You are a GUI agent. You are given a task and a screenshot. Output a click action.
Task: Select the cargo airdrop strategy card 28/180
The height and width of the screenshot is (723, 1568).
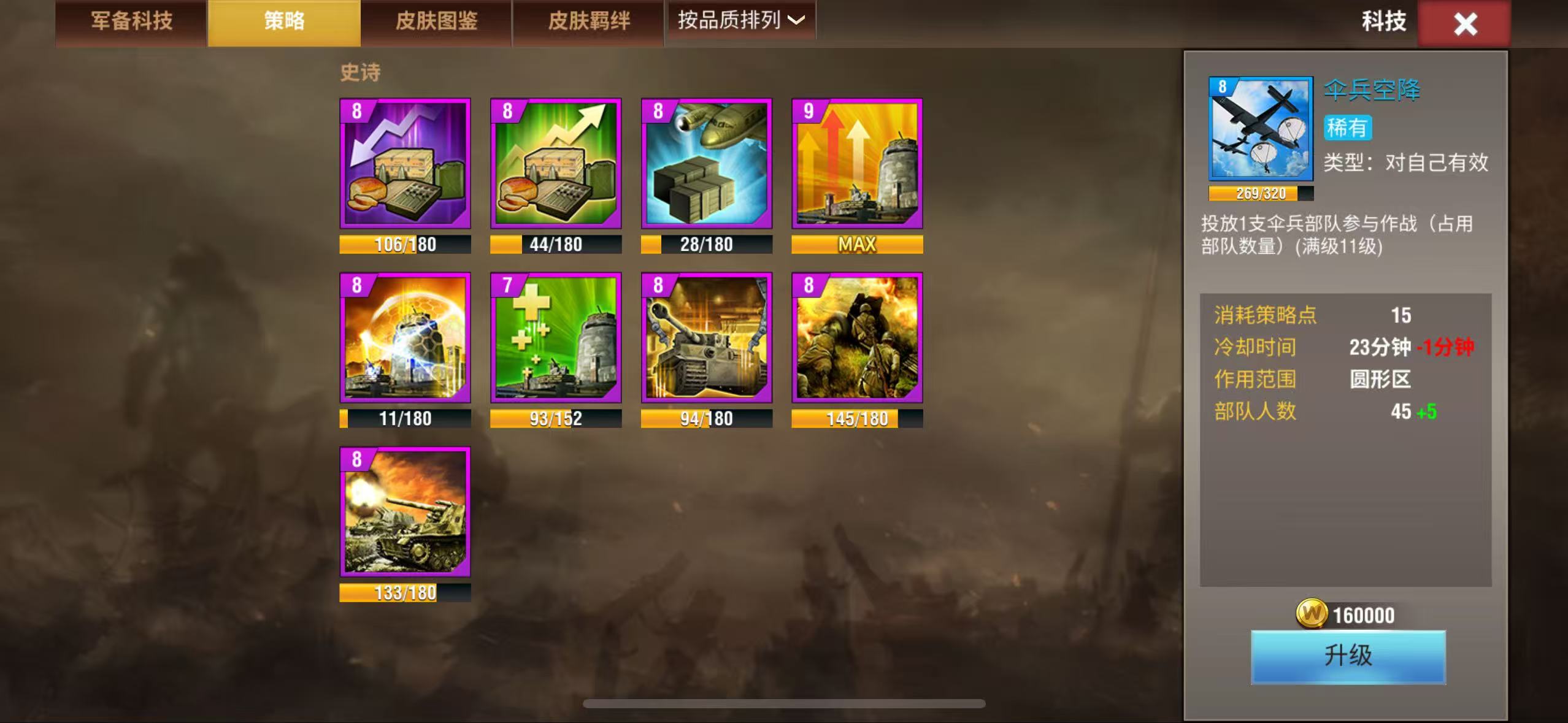point(705,166)
